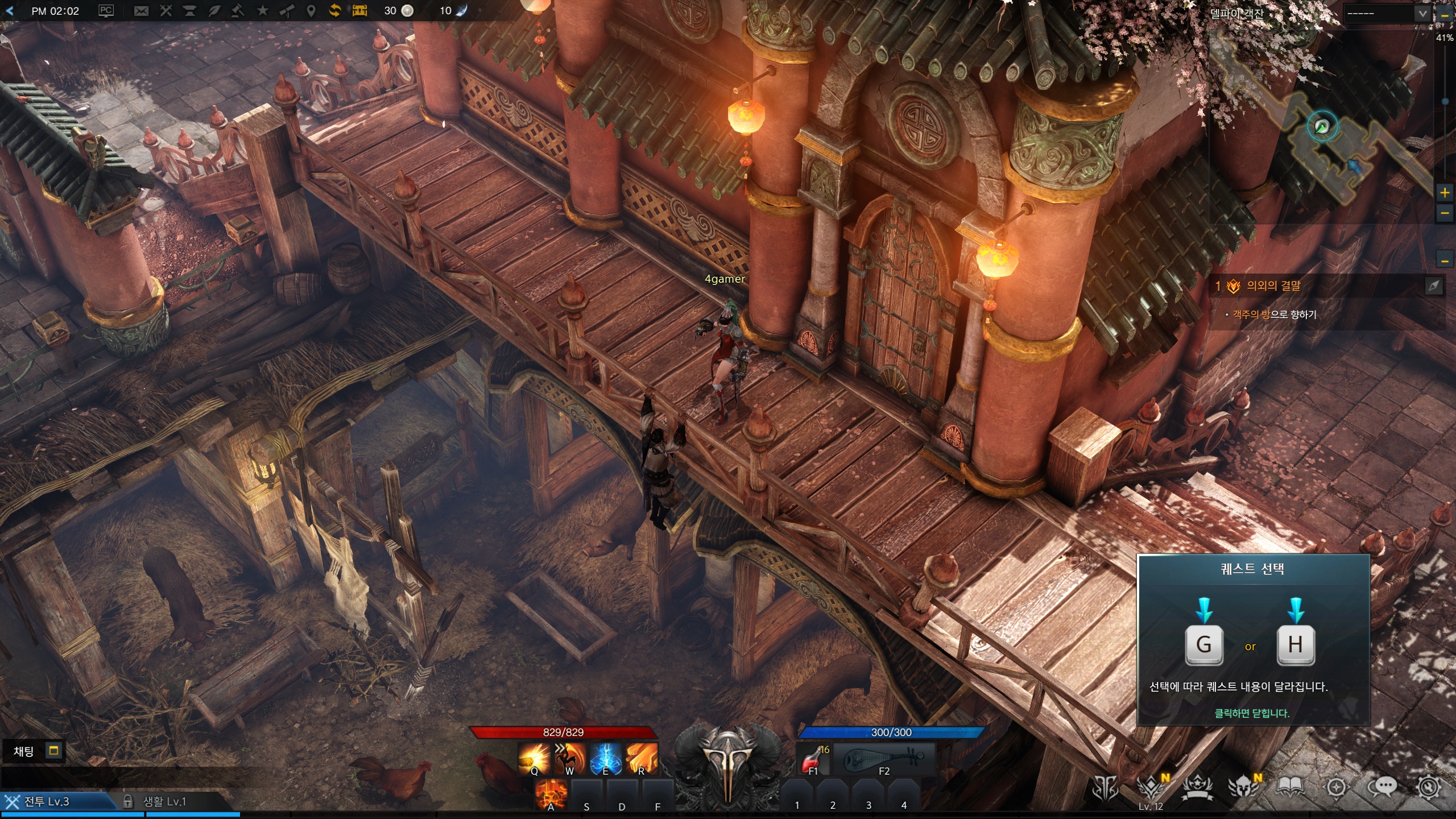Select the 의외의 결말 quest tracker entry

point(1273,286)
